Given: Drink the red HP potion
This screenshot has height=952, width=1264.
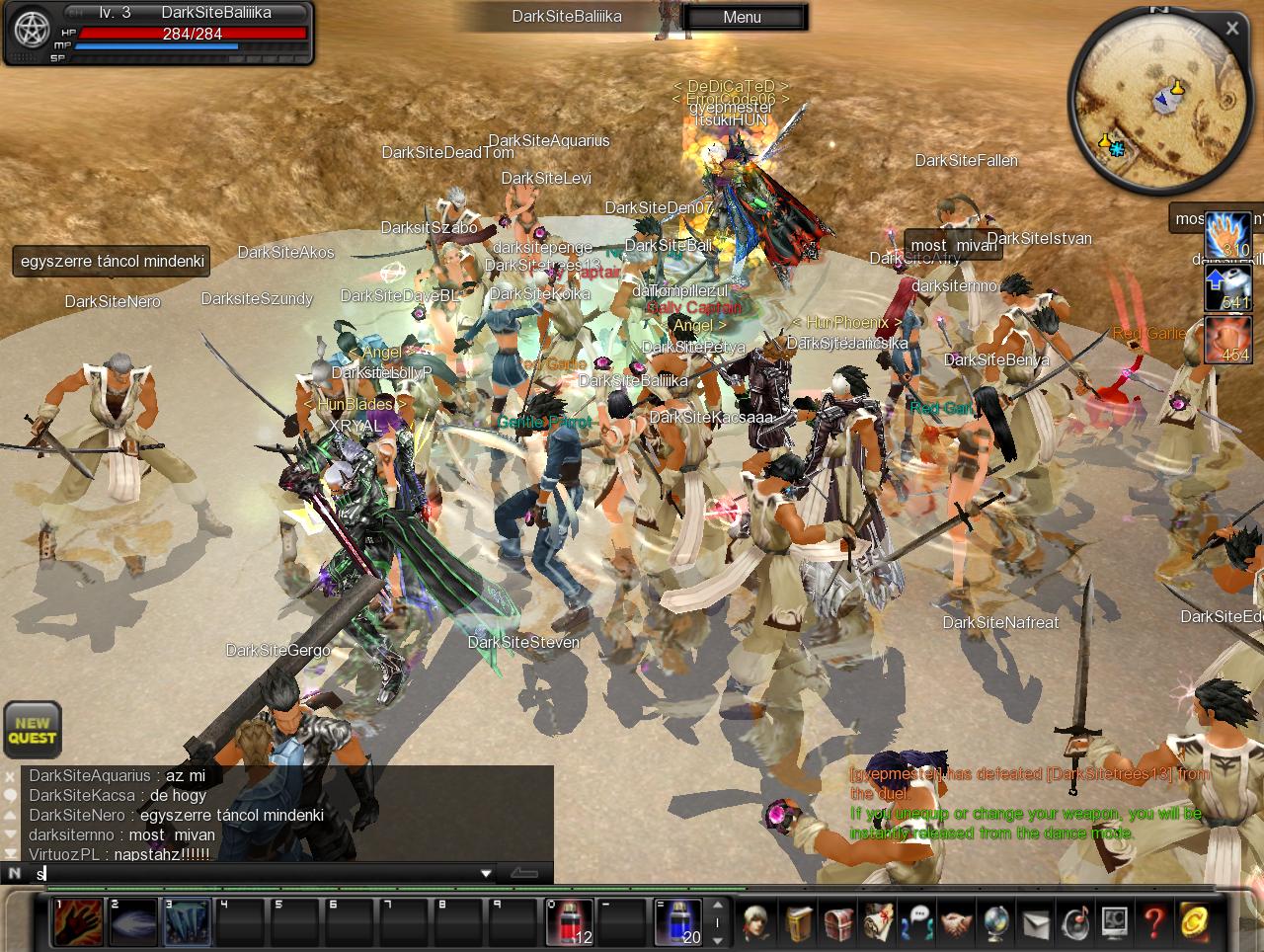Looking at the screenshot, I should (570, 922).
